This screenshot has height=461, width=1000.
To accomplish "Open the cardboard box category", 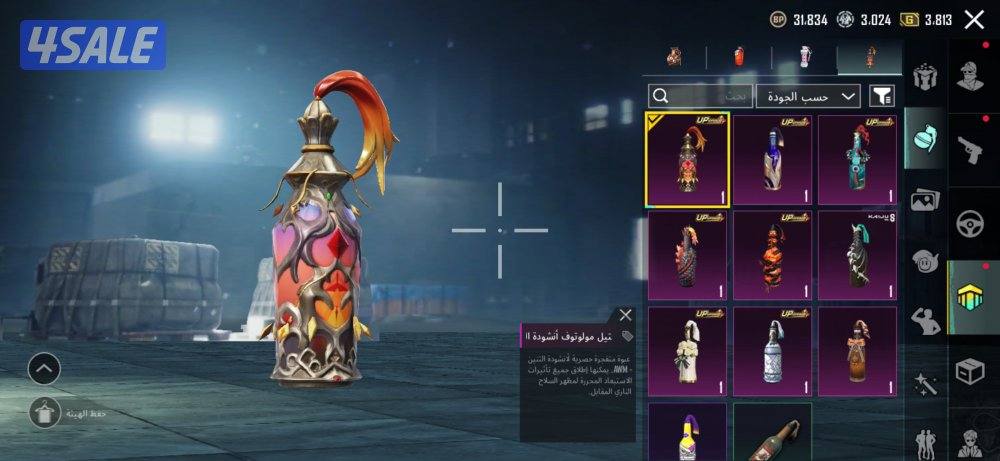I will [x=972, y=371].
